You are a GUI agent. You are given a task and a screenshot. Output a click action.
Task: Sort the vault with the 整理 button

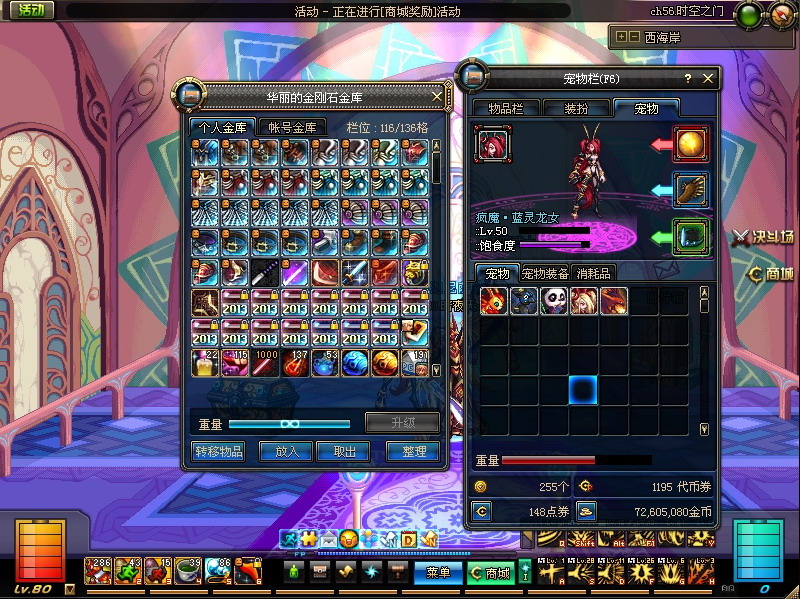click(413, 451)
